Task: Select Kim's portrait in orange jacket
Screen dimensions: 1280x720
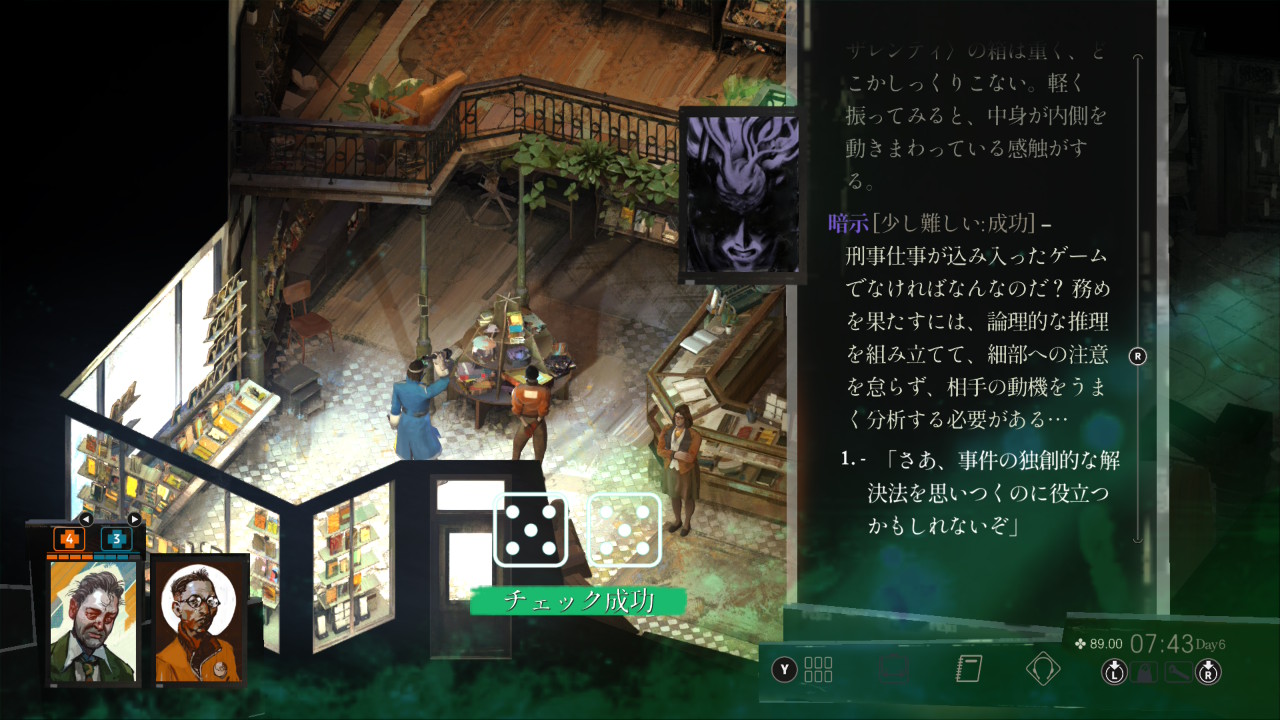Action: [x=199, y=622]
